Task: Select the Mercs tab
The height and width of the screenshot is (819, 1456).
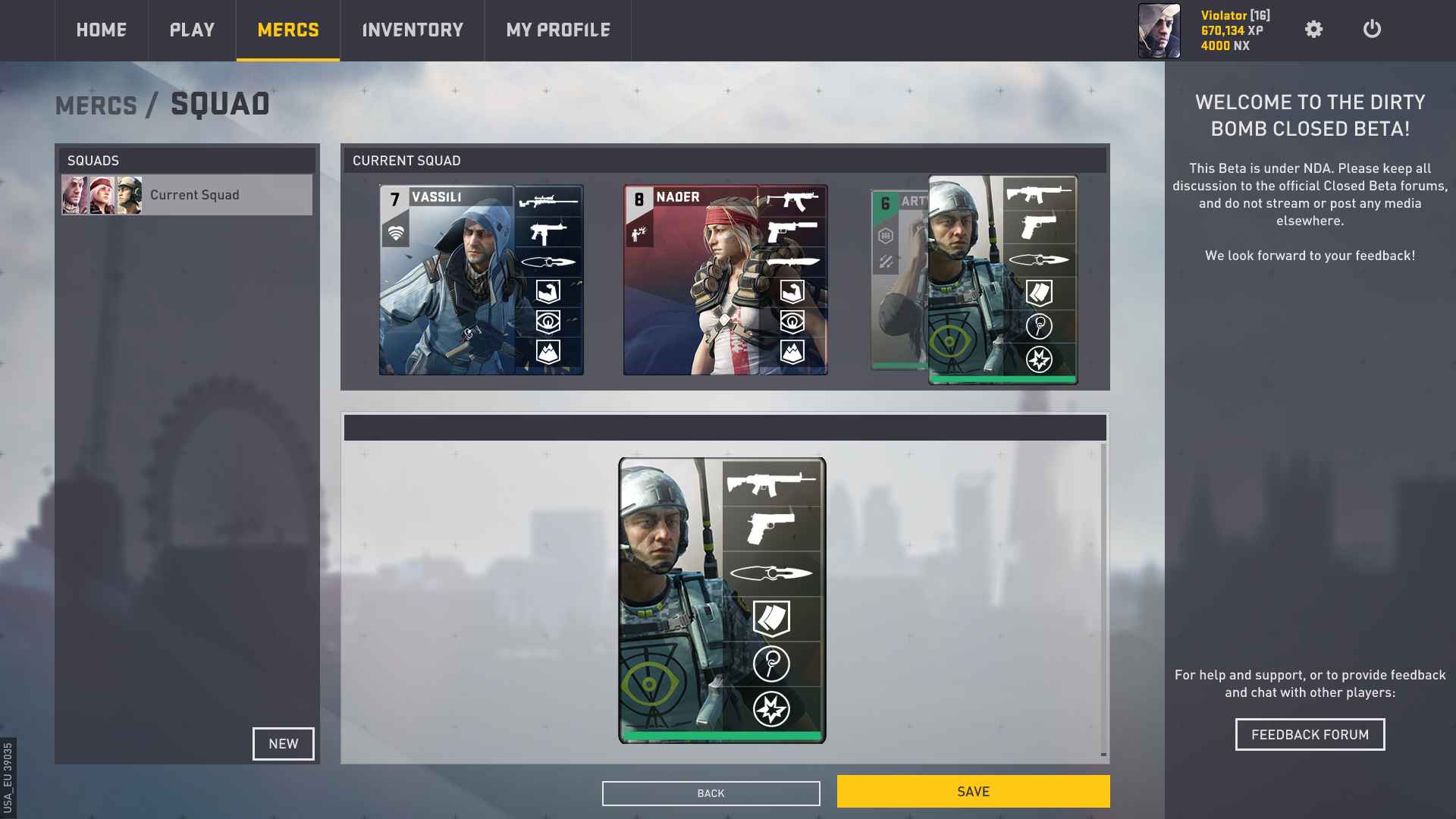Action: coord(288,30)
